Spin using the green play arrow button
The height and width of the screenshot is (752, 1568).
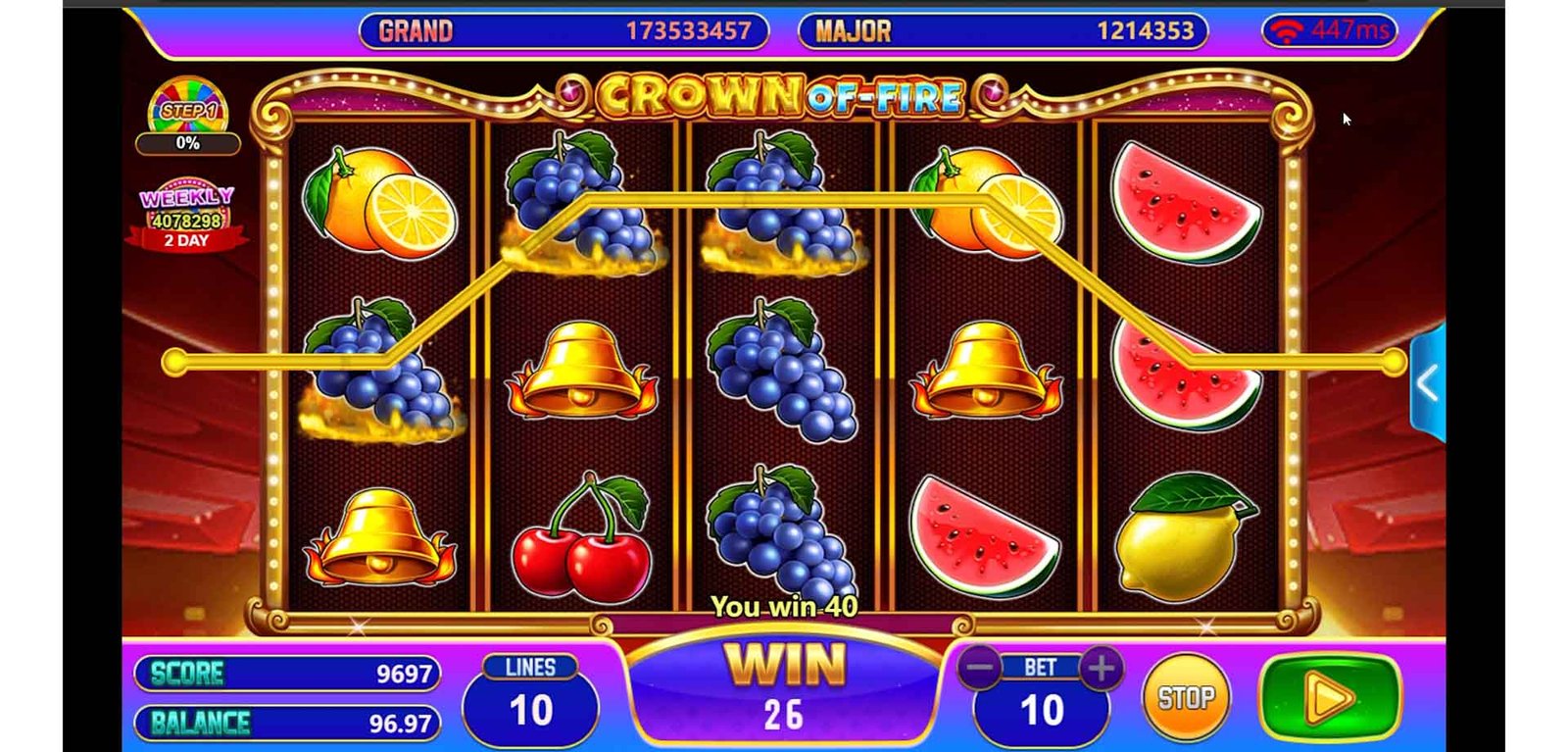click(1330, 697)
